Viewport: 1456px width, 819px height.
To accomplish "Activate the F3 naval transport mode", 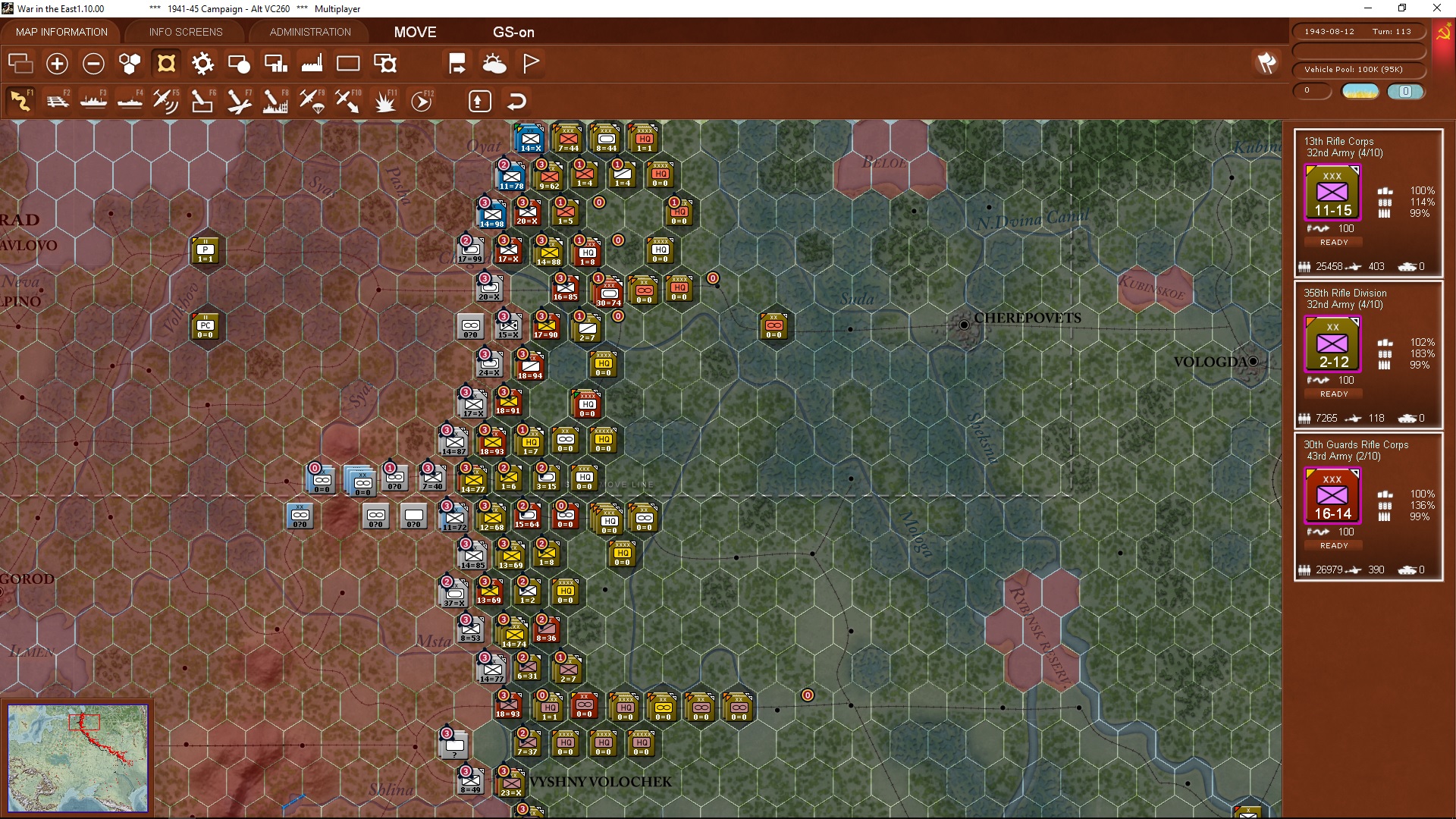I will tap(94, 101).
